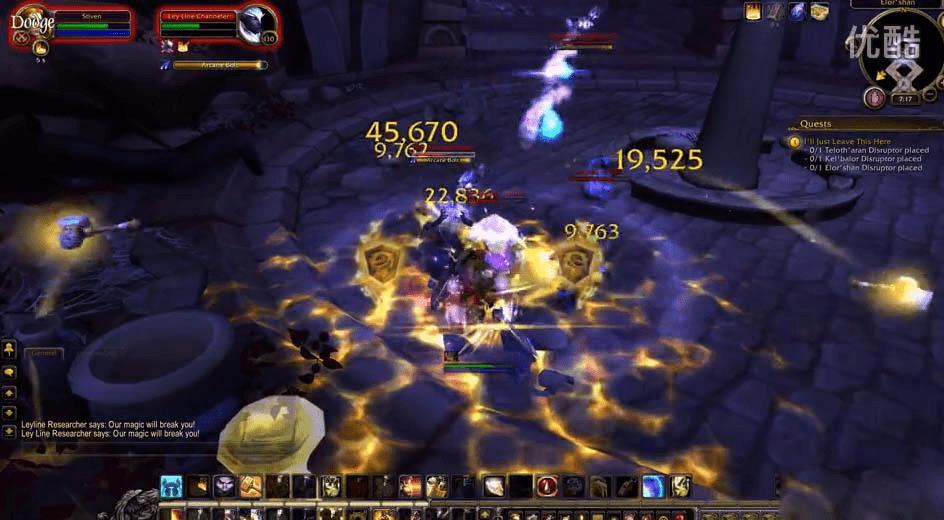944x520 pixels.
Task: Use the glowing blue orb ability
Action: coord(653,486)
